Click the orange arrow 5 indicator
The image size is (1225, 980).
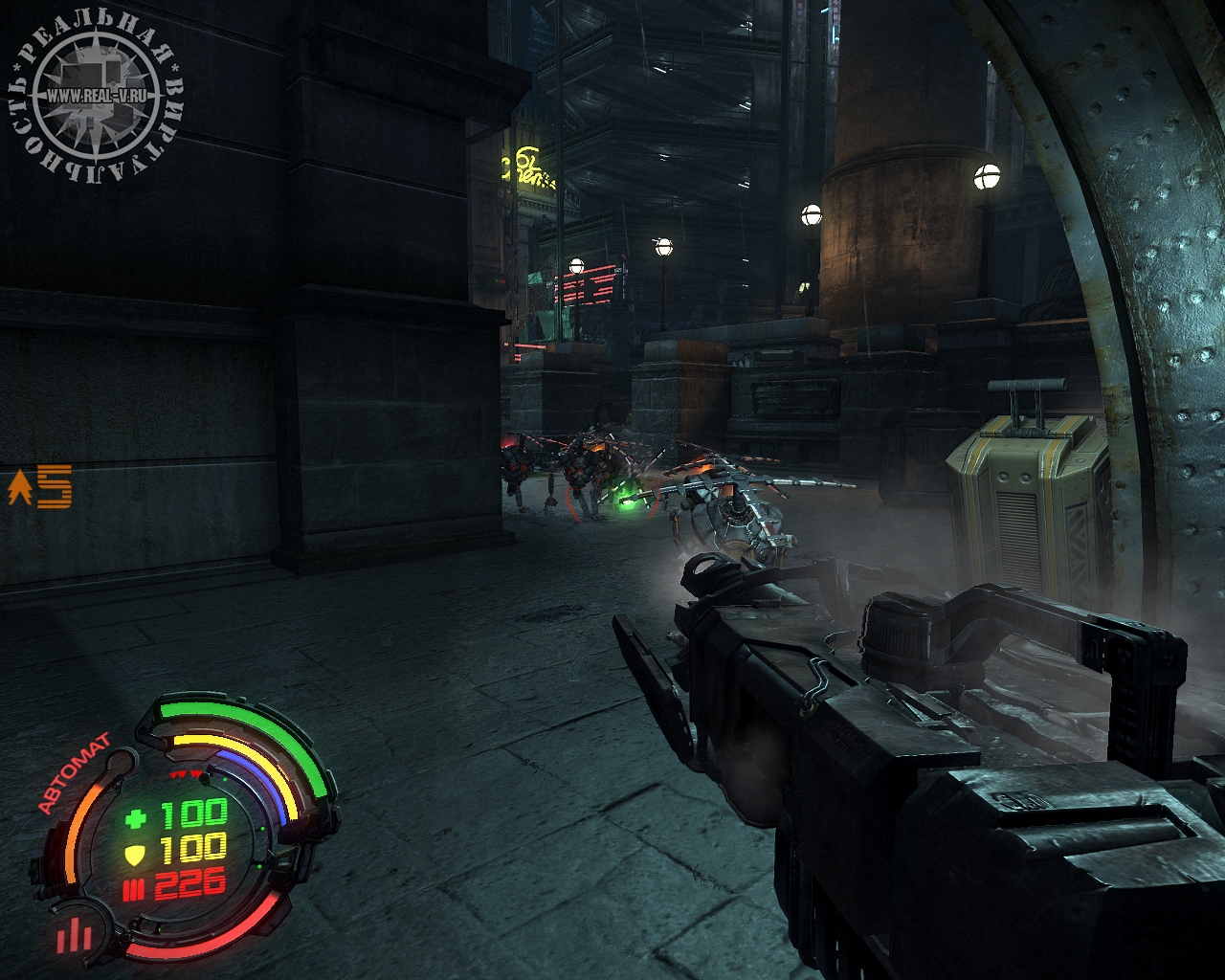40,487
